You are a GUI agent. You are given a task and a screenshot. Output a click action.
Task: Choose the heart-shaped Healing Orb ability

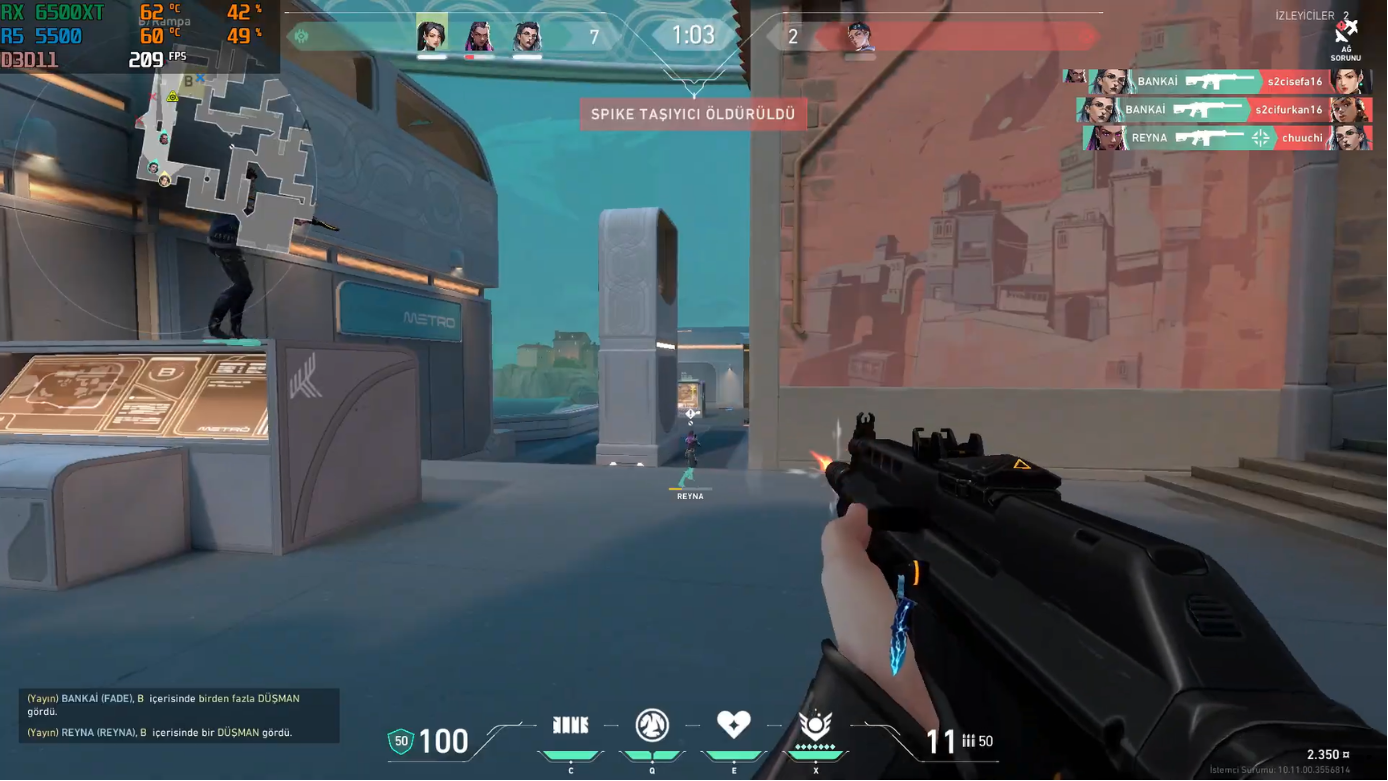point(733,724)
